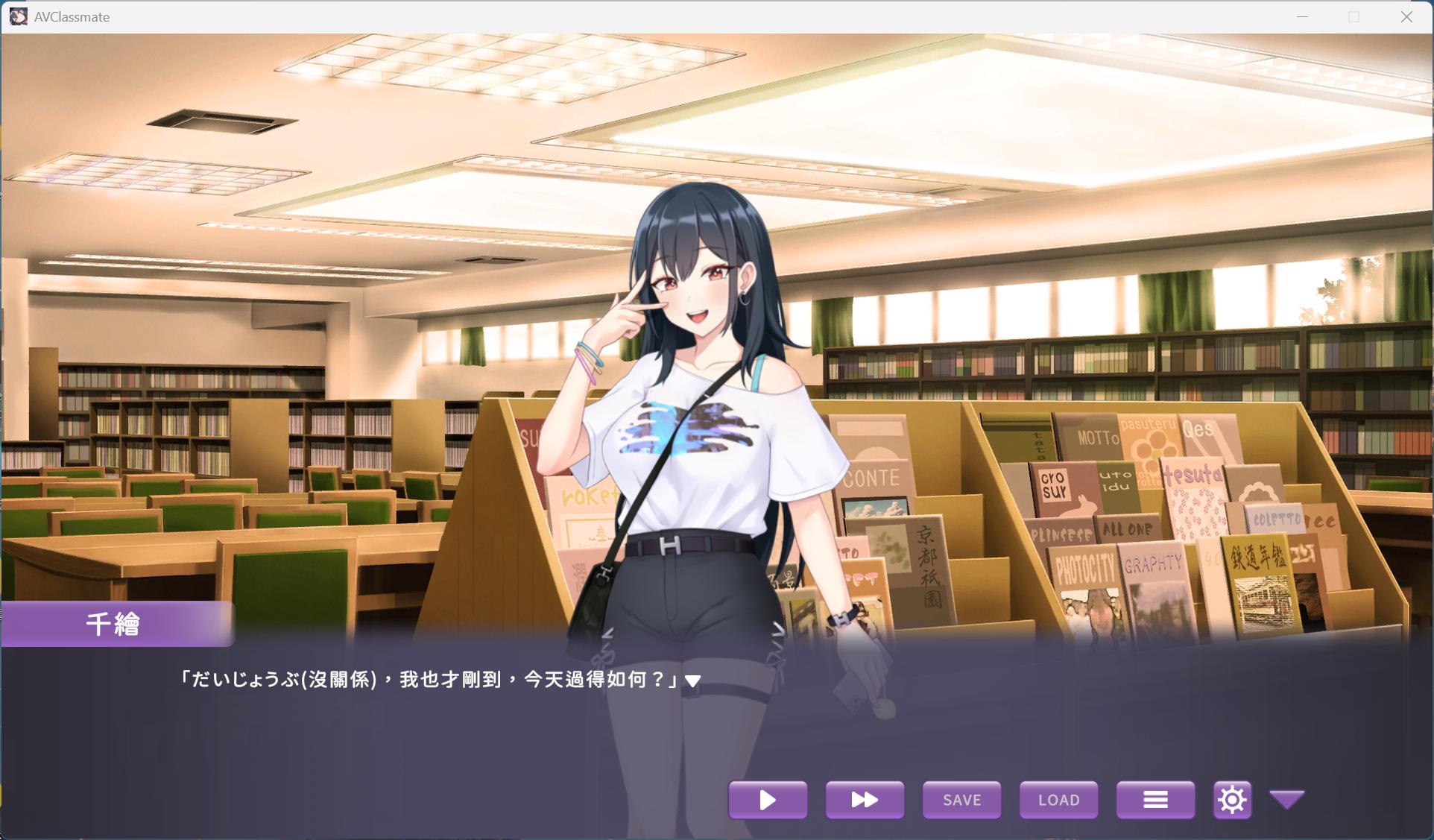Open the text backlog via the hamburger icon
This screenshot has width=1434, height=840.
(x=1155, y=800)
